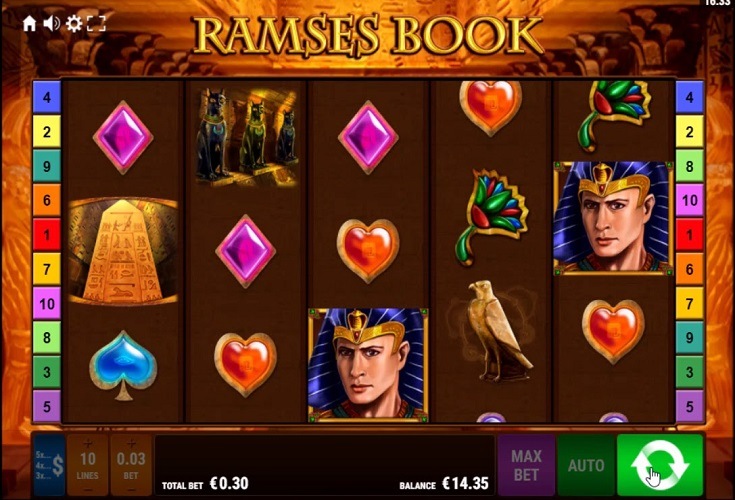Toggle the sound speaker icon
The image size is (735, 500).
52,23
